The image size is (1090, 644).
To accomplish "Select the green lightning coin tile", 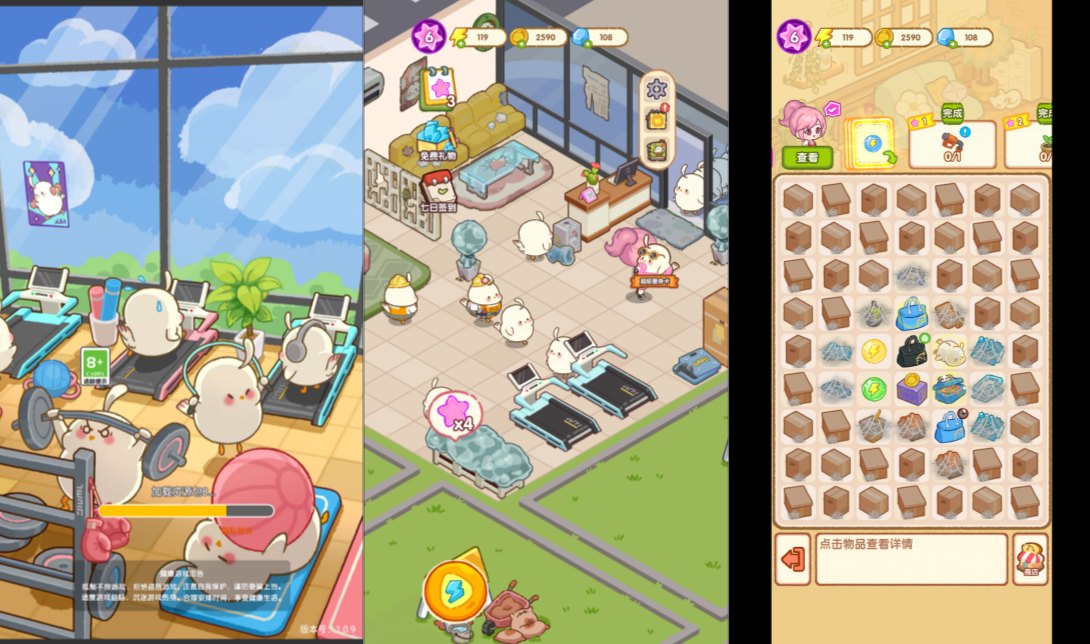I will coord(873,388).
